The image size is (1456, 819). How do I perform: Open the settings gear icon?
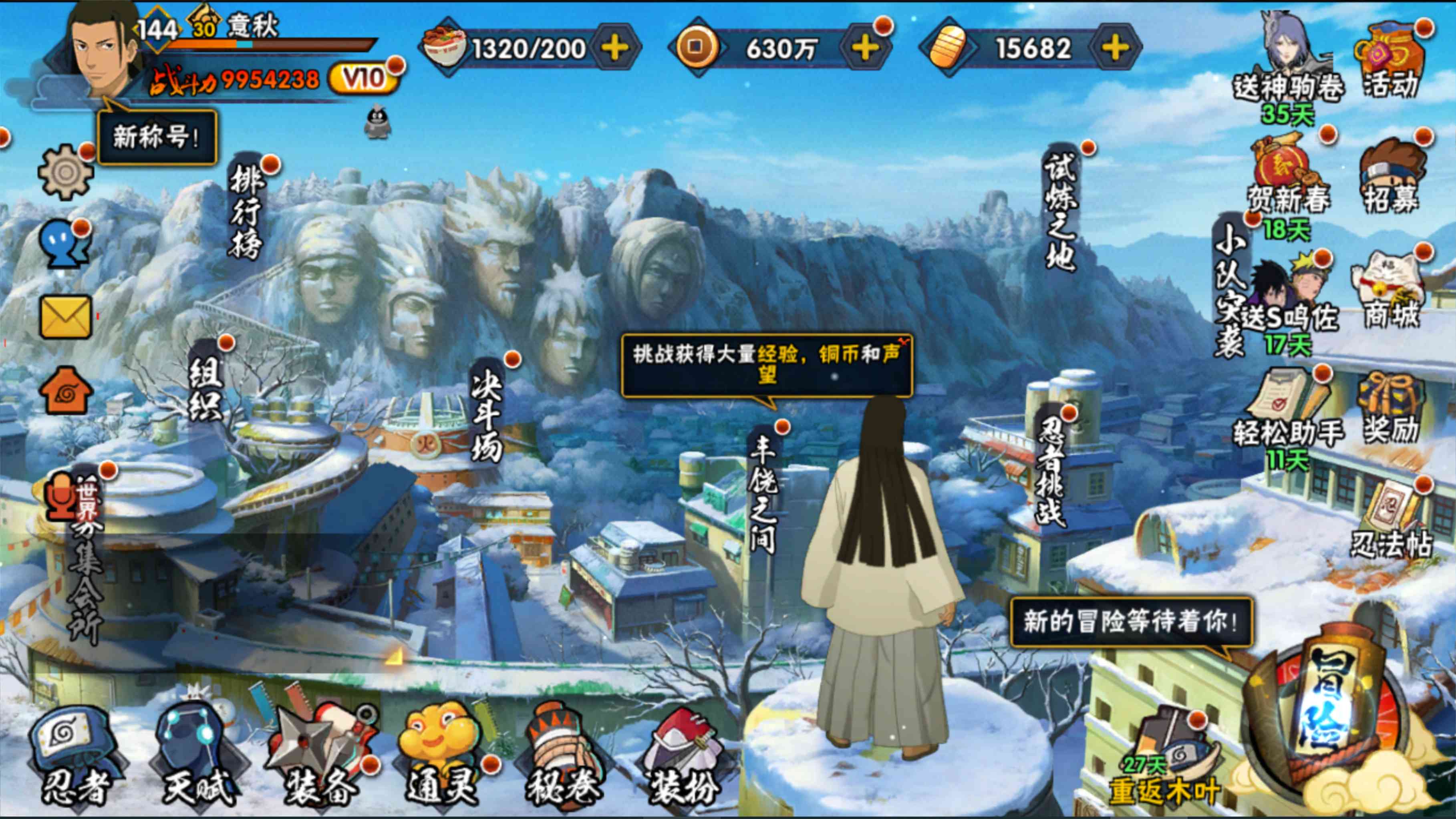click(66, 171)
